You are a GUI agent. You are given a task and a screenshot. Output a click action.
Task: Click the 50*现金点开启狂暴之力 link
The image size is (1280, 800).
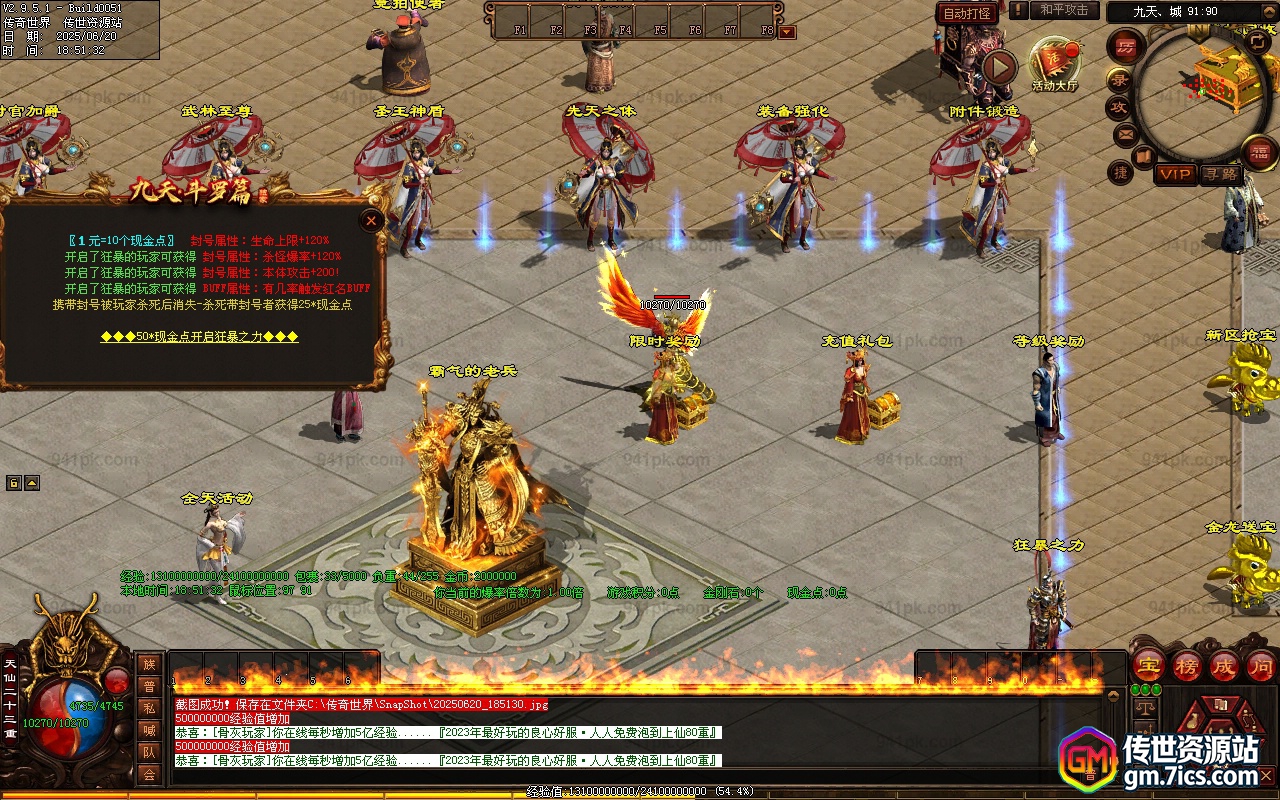200,336
